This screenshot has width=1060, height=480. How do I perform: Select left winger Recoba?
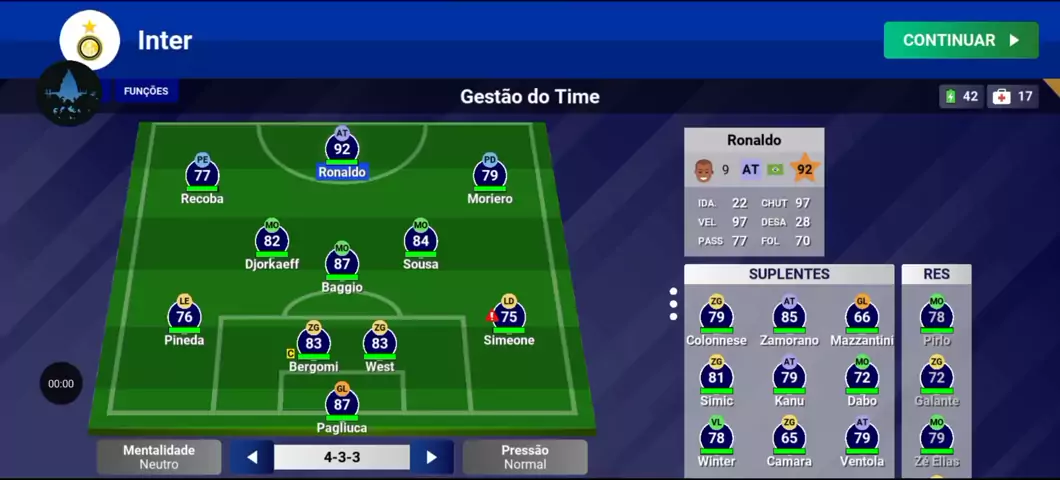coord(202,176)
